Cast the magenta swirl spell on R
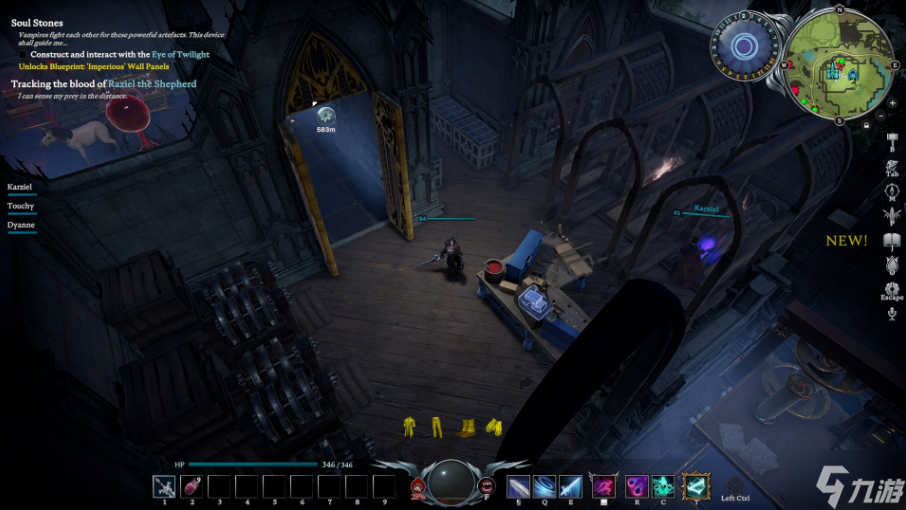 (x=636, y=487)
